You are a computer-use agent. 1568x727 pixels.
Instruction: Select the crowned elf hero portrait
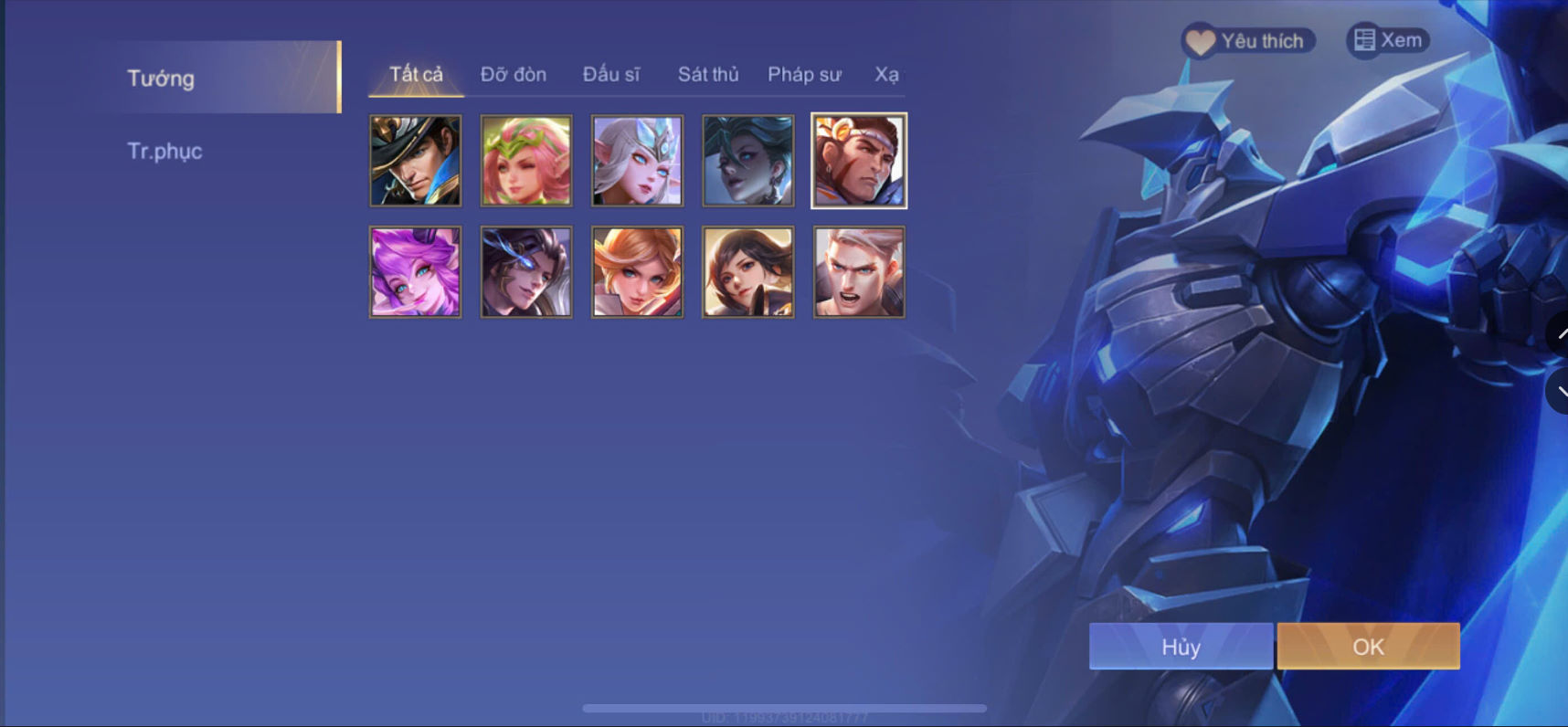(x=637, y=161)
